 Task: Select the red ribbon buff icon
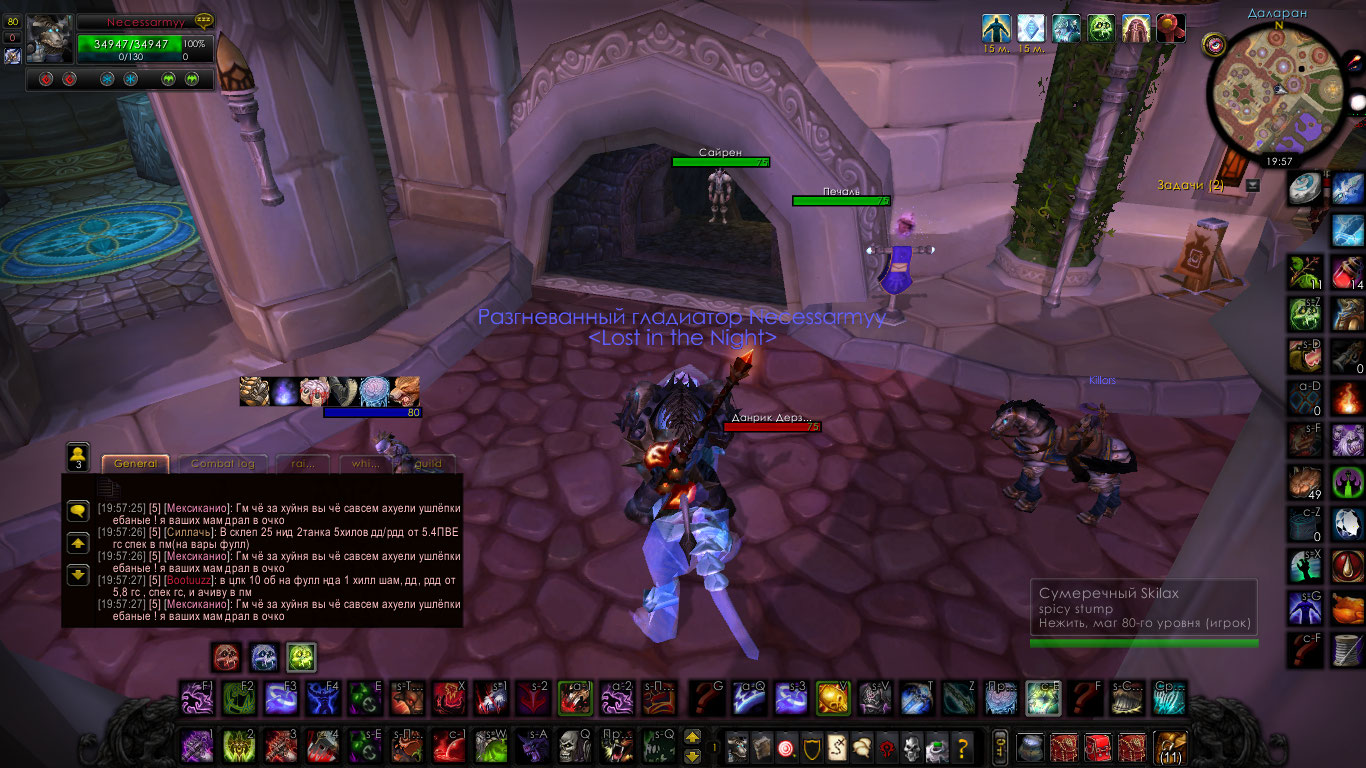(1171, 27)
